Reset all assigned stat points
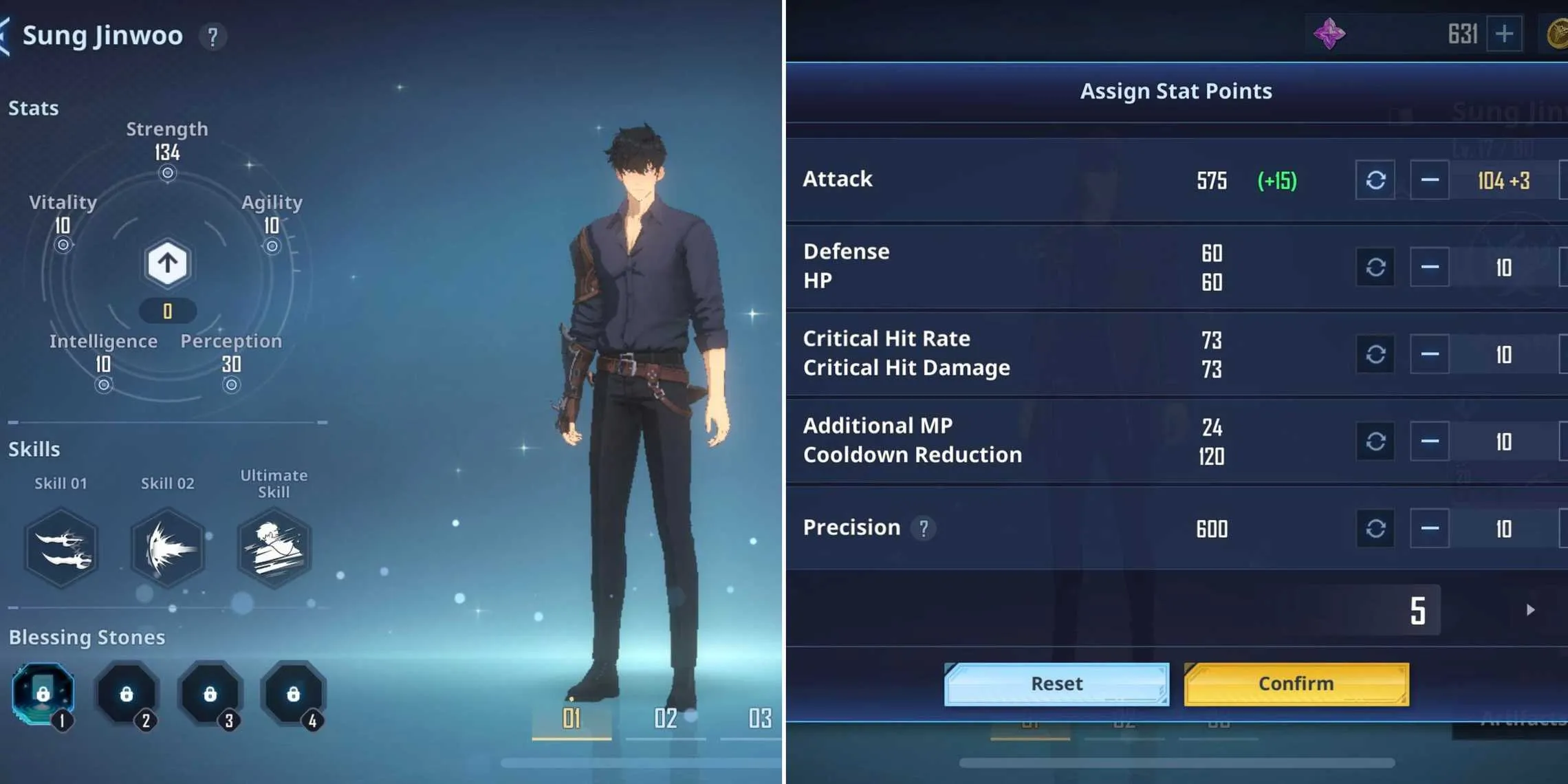This screenshot has width=1568, height=784. [x=1057, y=683]
